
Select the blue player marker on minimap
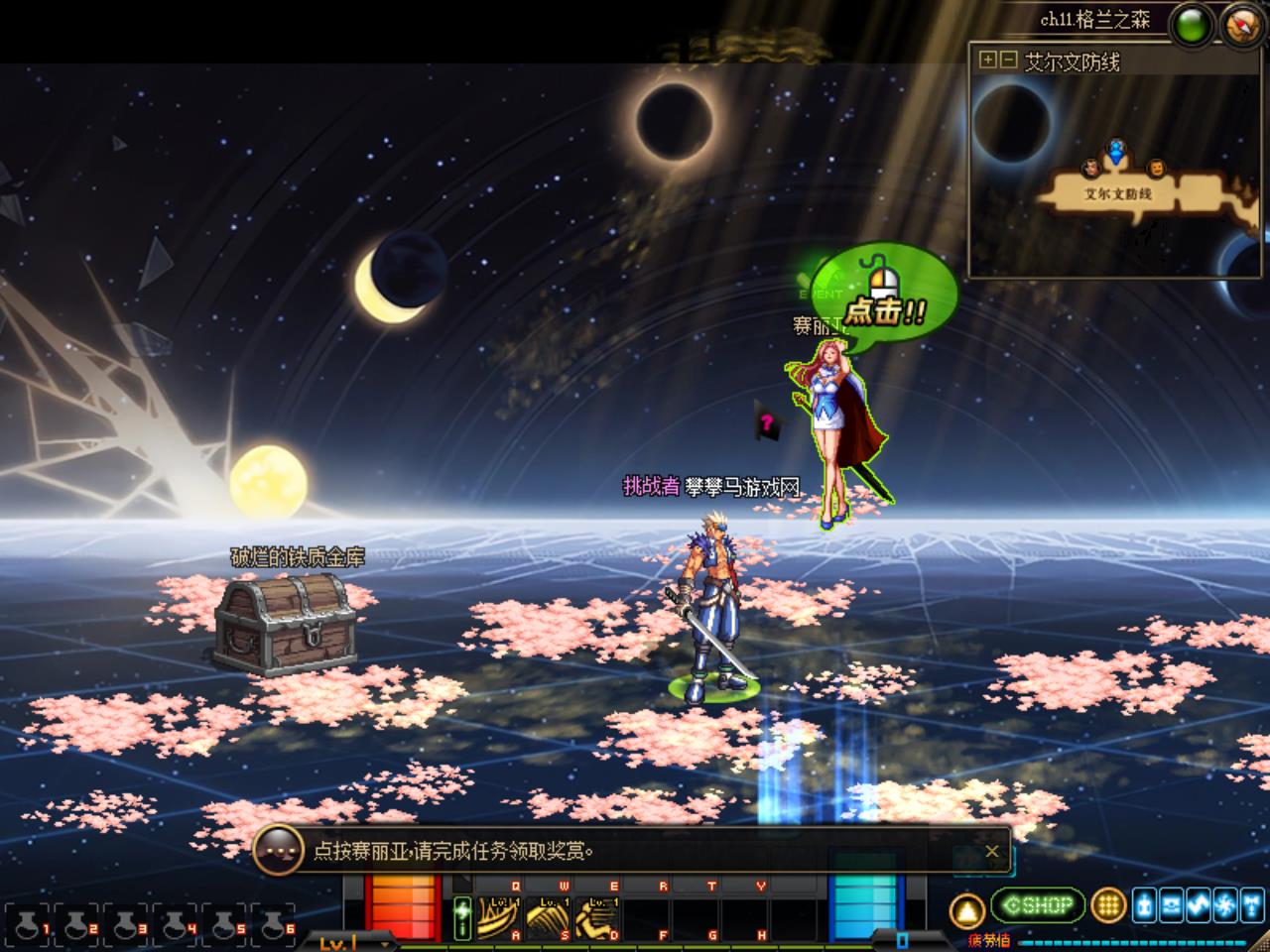[1117, 153]
